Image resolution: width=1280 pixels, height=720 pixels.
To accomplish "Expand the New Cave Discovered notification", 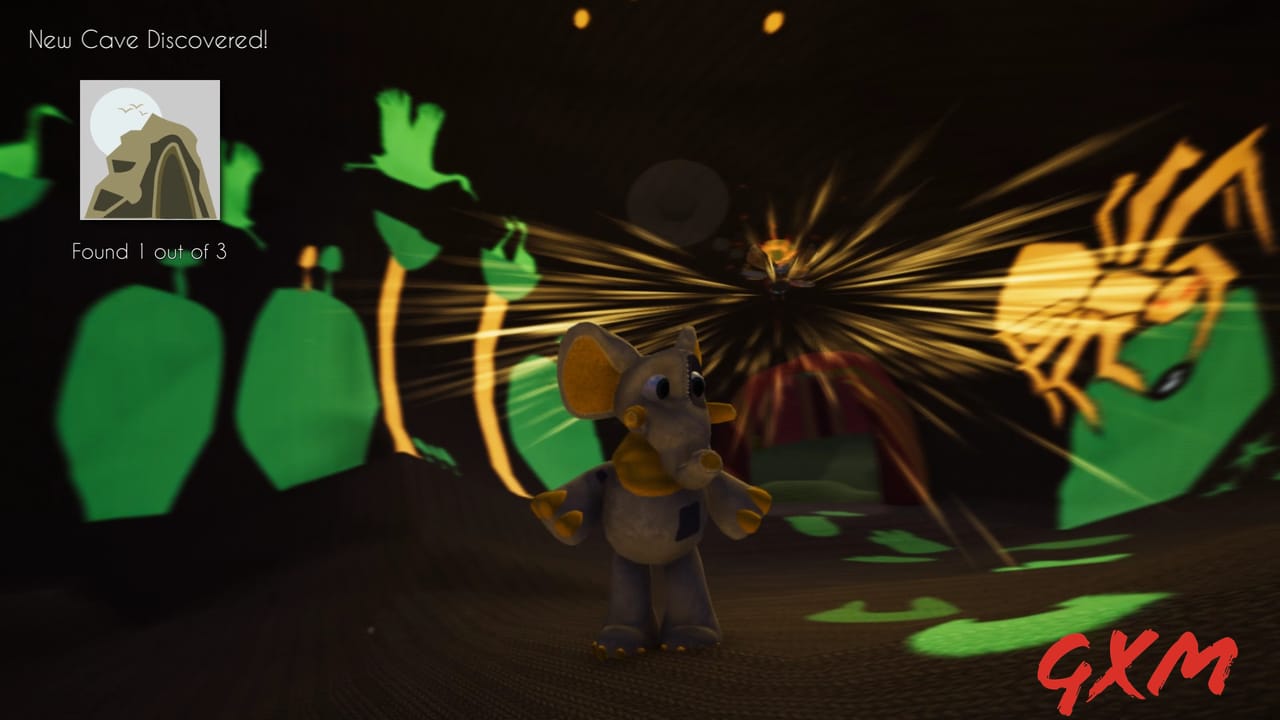I will (148, 41).
